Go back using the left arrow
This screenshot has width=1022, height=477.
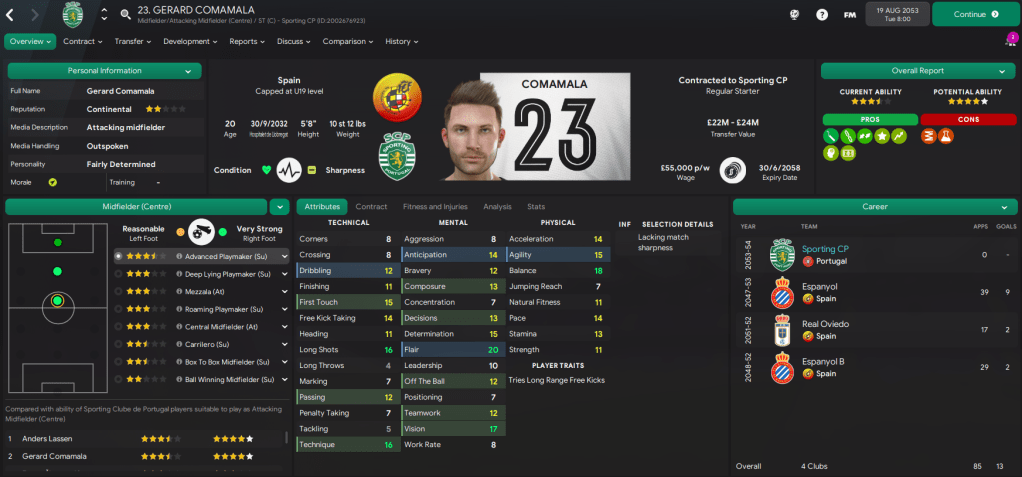coord(10,15)
